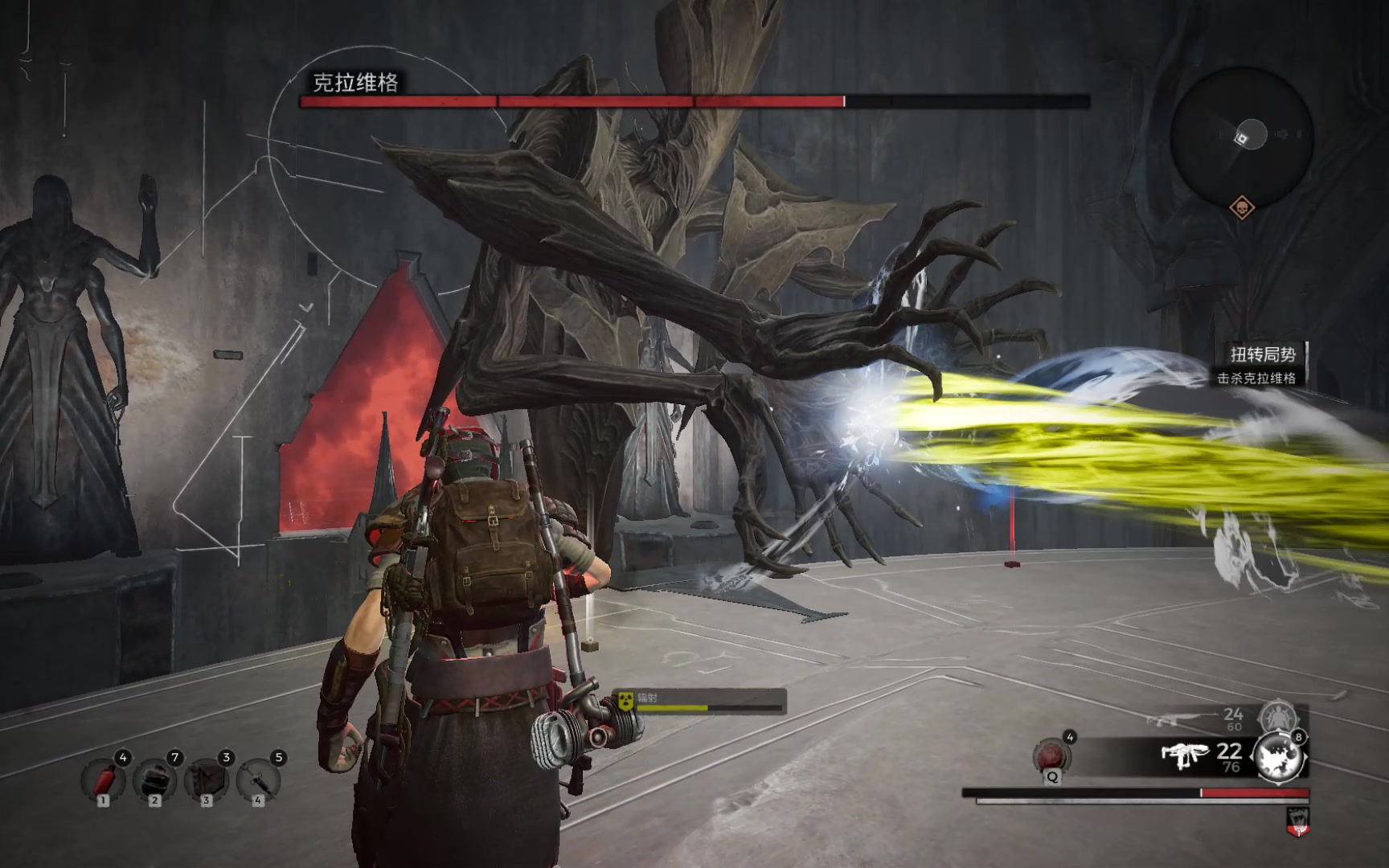
Task: Use the red Dragon Heart healing item
Action: click(x=1051, y=755)
